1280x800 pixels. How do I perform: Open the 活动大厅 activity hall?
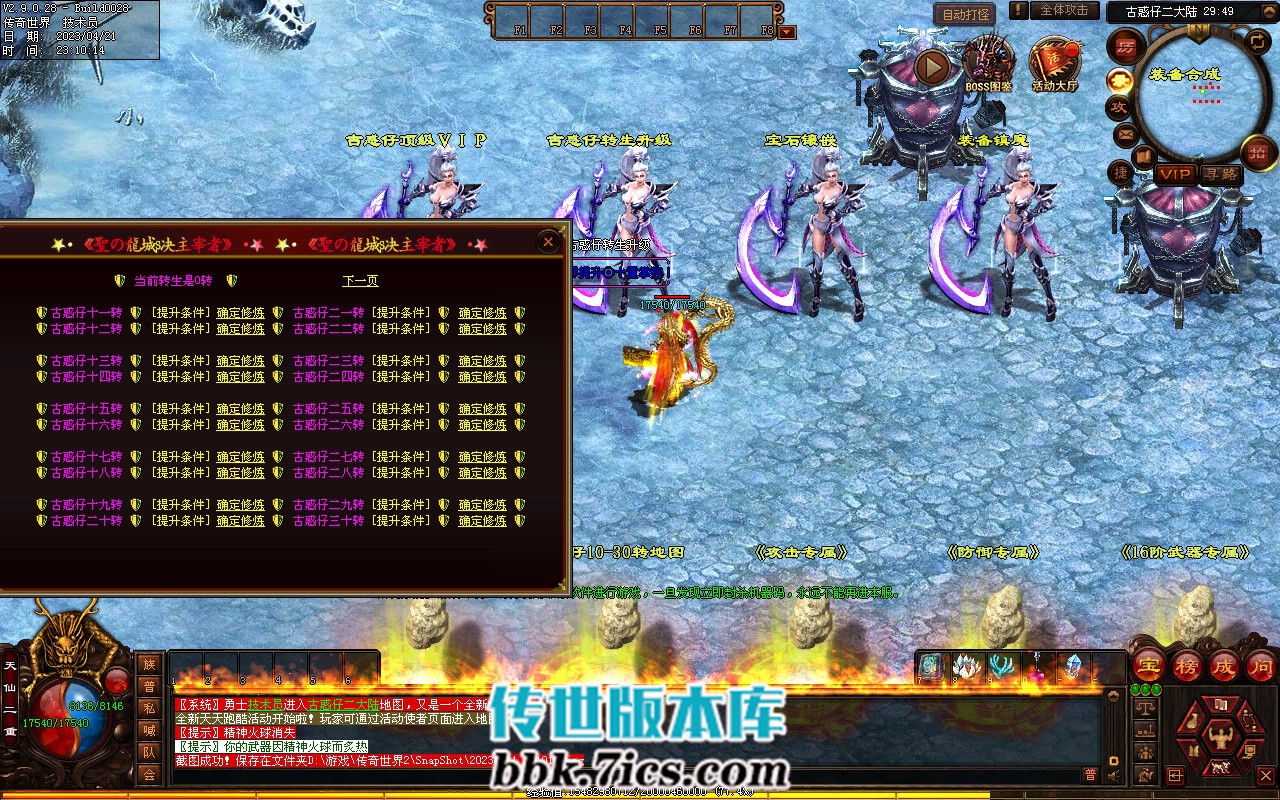tap(1055, 62)
